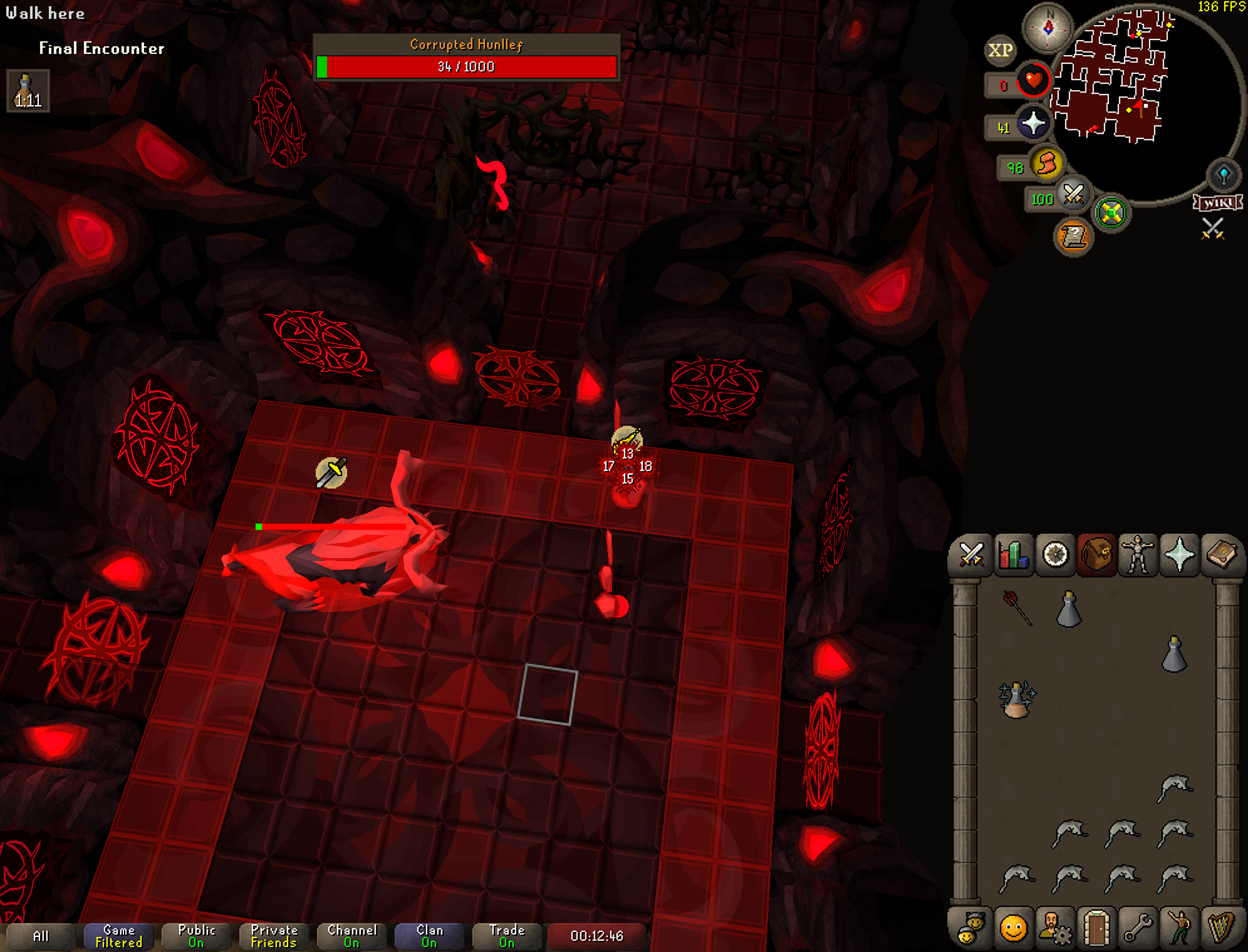Screen dimensions: 1248x952
Task: Toggle run using the energy orb
Action: [x=1046, y=164]
